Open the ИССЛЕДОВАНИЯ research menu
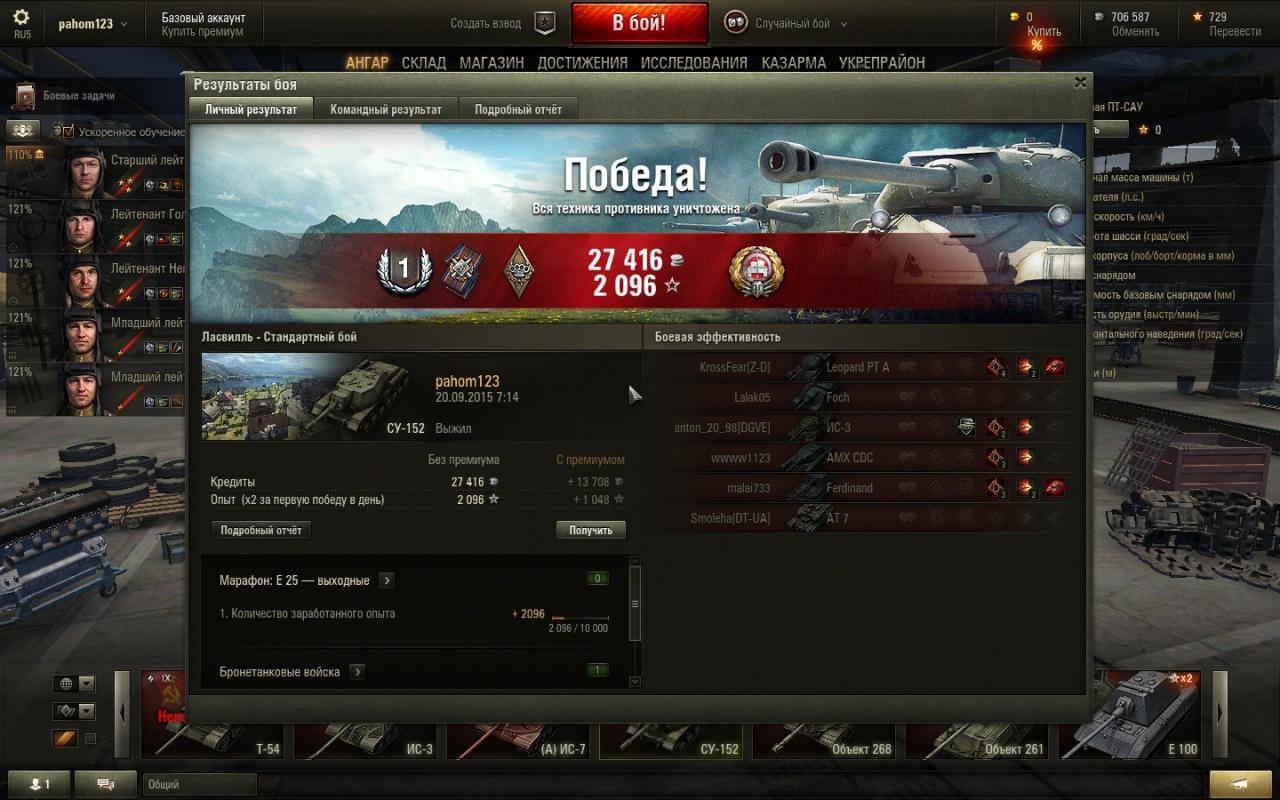Image resolution: width=1280 pixels, height=800 pixels. click(693, 62)
